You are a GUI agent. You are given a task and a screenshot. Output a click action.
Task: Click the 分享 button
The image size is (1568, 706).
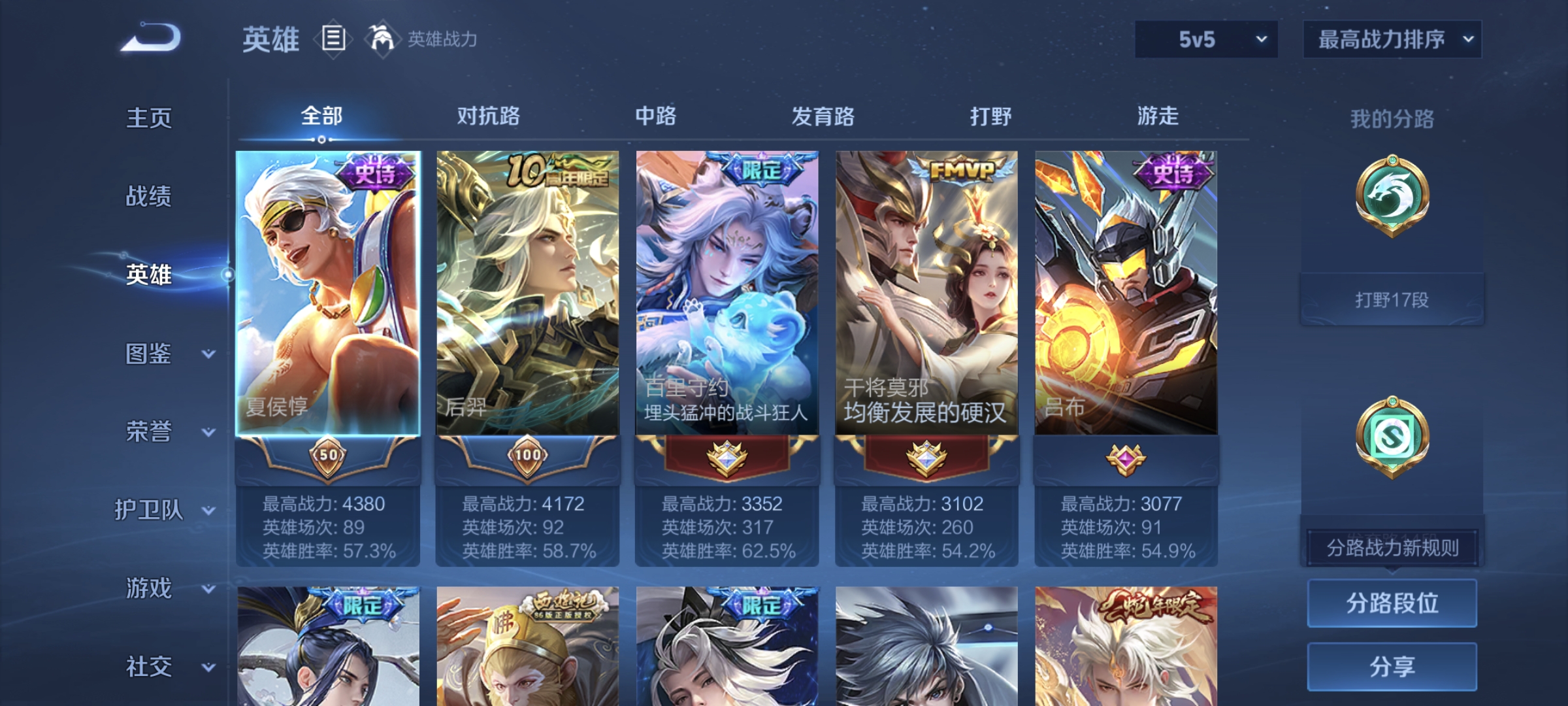[1392, 667]
